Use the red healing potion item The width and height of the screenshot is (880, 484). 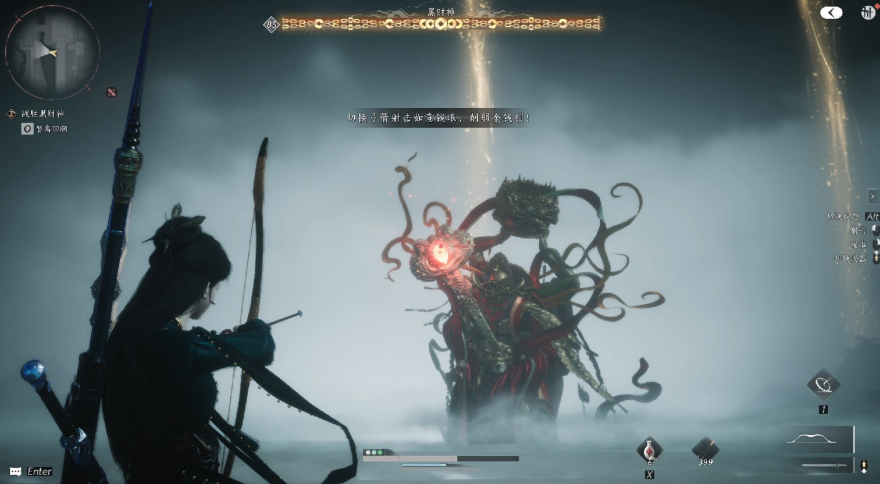pyautogui.click(x=649, y=449)
